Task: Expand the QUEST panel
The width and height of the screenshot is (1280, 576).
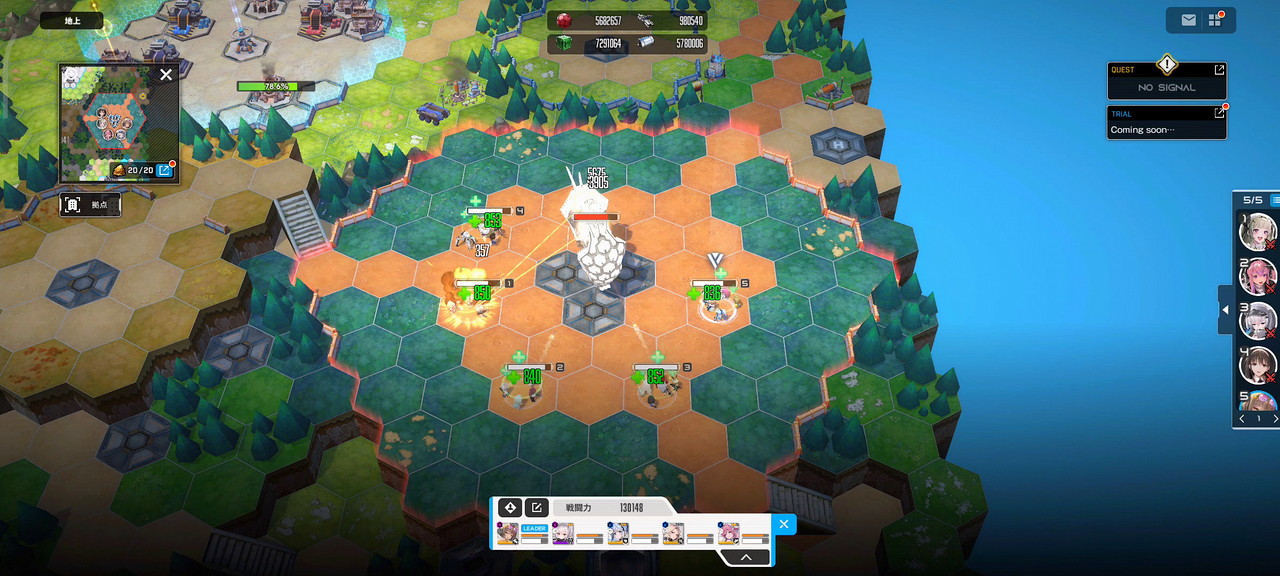Action: pyautogui.click(x=1219, y=70)
